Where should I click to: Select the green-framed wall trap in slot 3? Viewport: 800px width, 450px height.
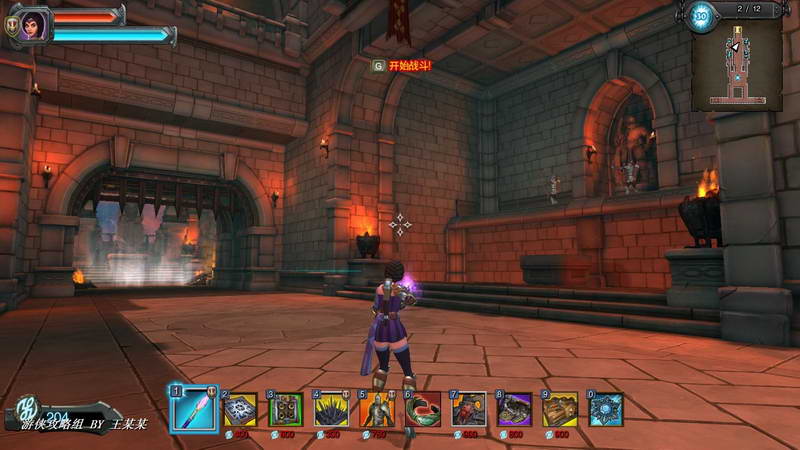pos(286,410)
